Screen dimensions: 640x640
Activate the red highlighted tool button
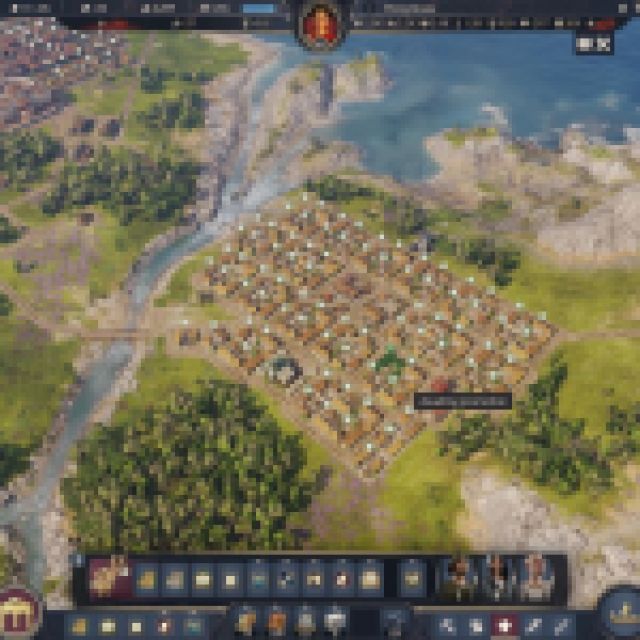[506, 626]
